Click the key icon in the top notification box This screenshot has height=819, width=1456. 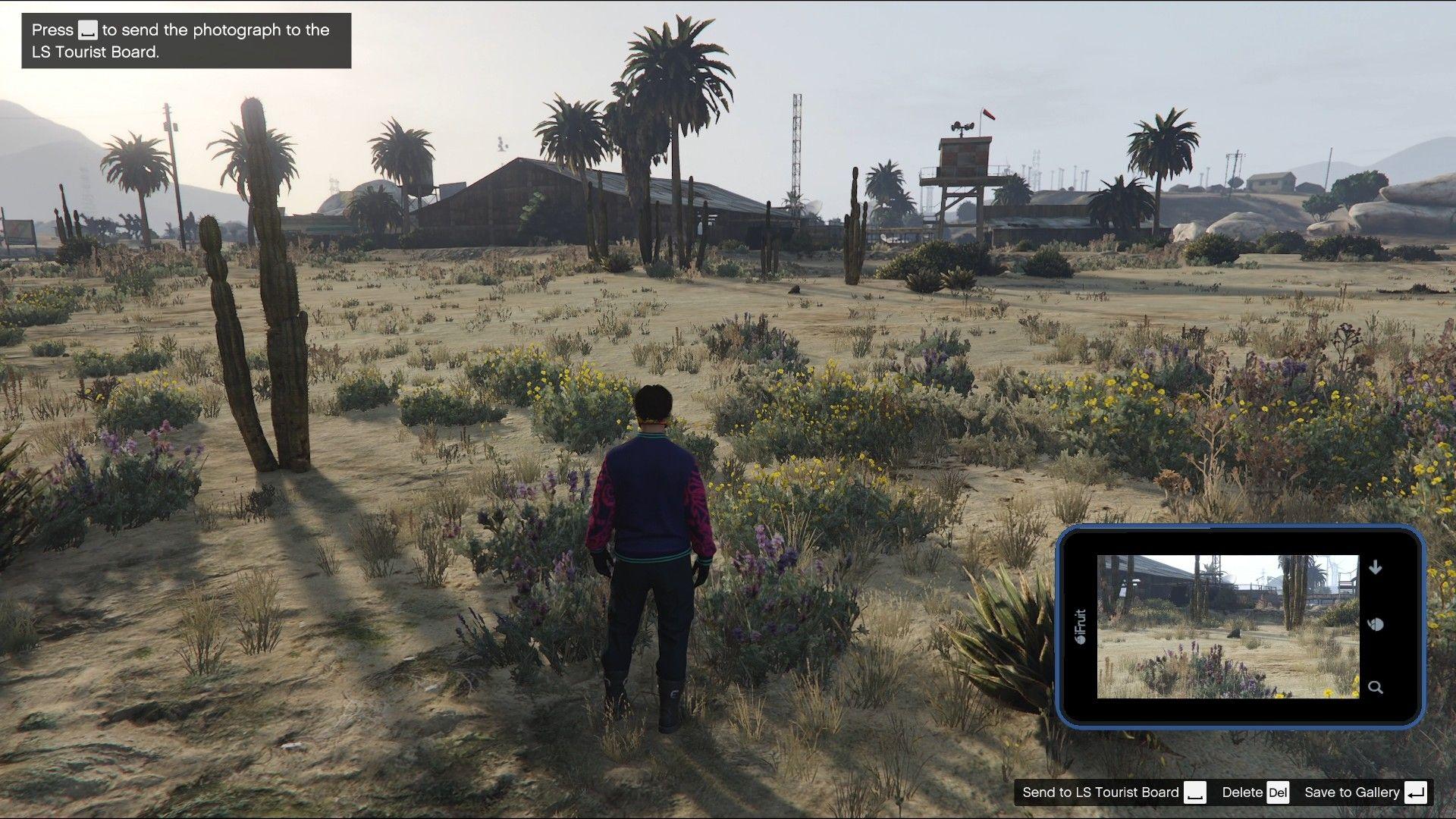tap(87, 30)
